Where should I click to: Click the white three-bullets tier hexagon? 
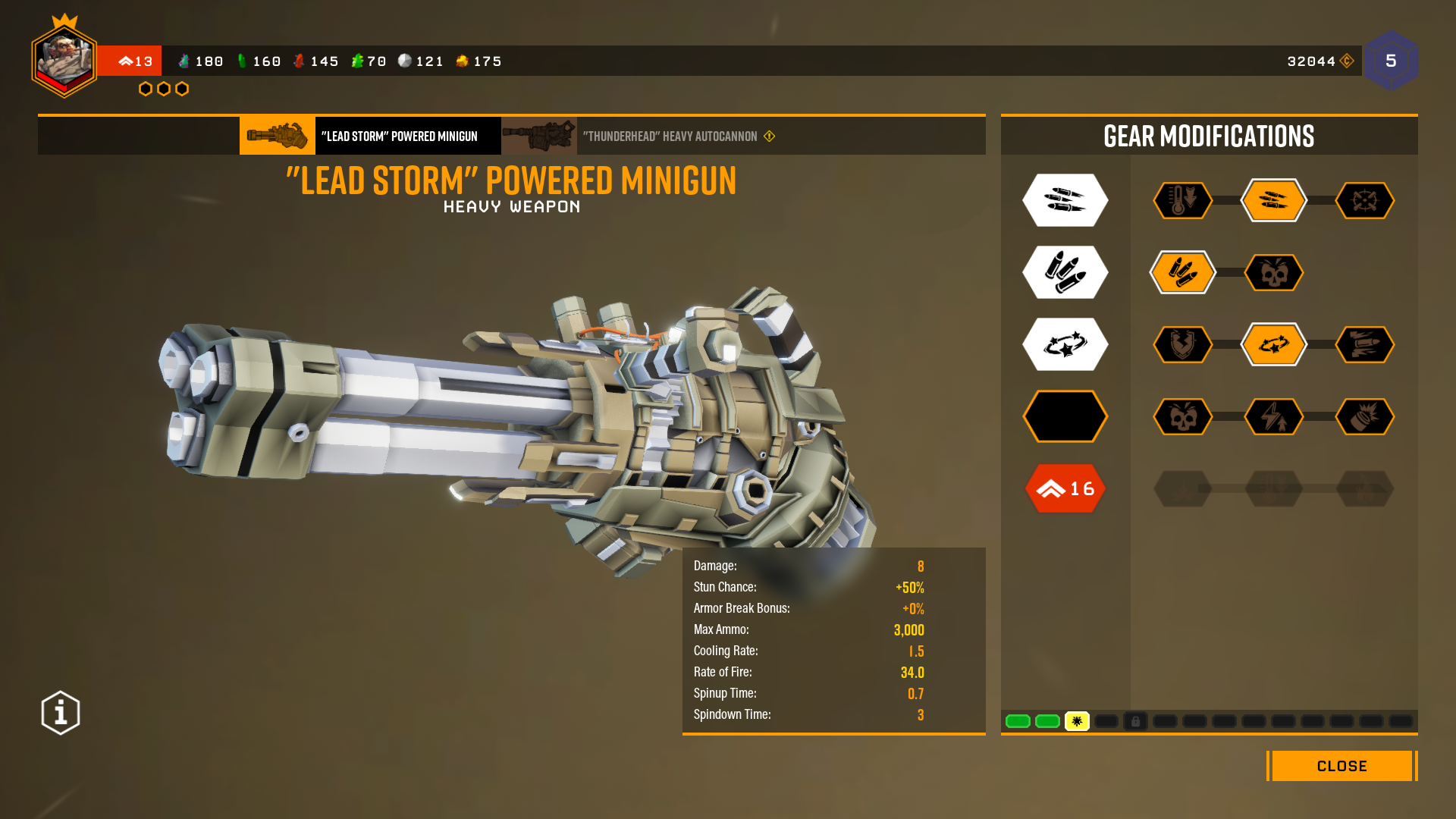(x=1065, y=201)
